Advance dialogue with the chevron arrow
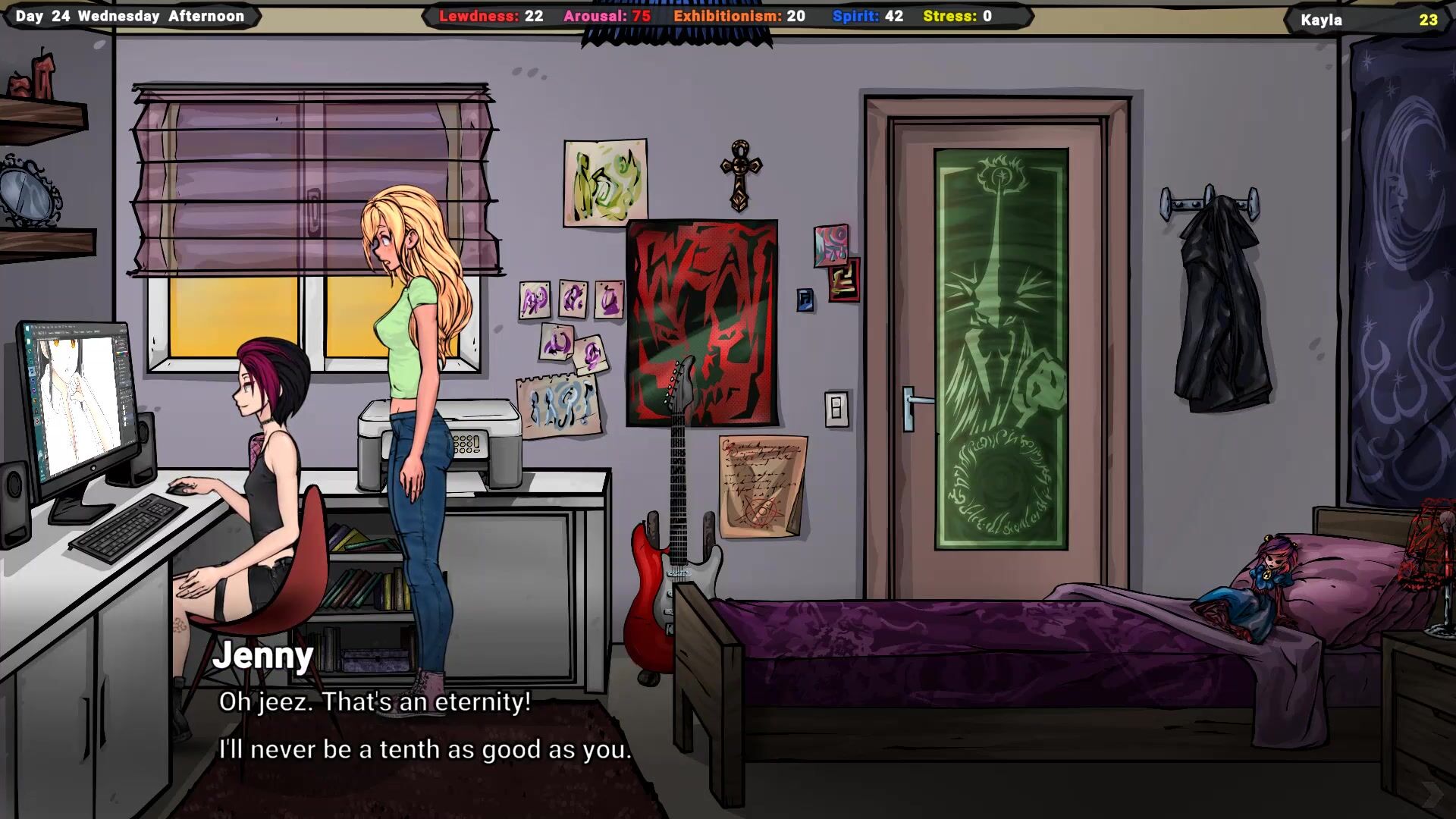The height and width of the screenshot is (819, 1456). (1431, 794)
